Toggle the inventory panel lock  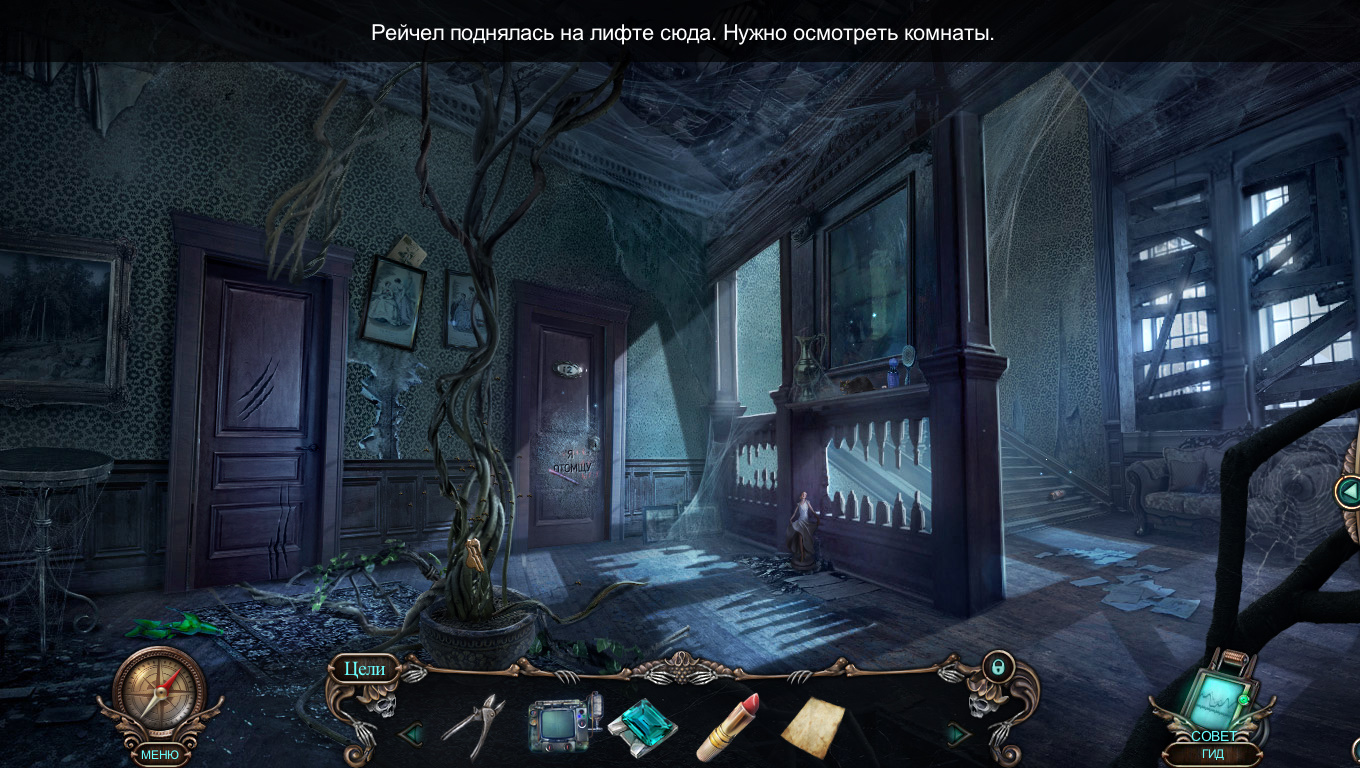click(997, 666)
